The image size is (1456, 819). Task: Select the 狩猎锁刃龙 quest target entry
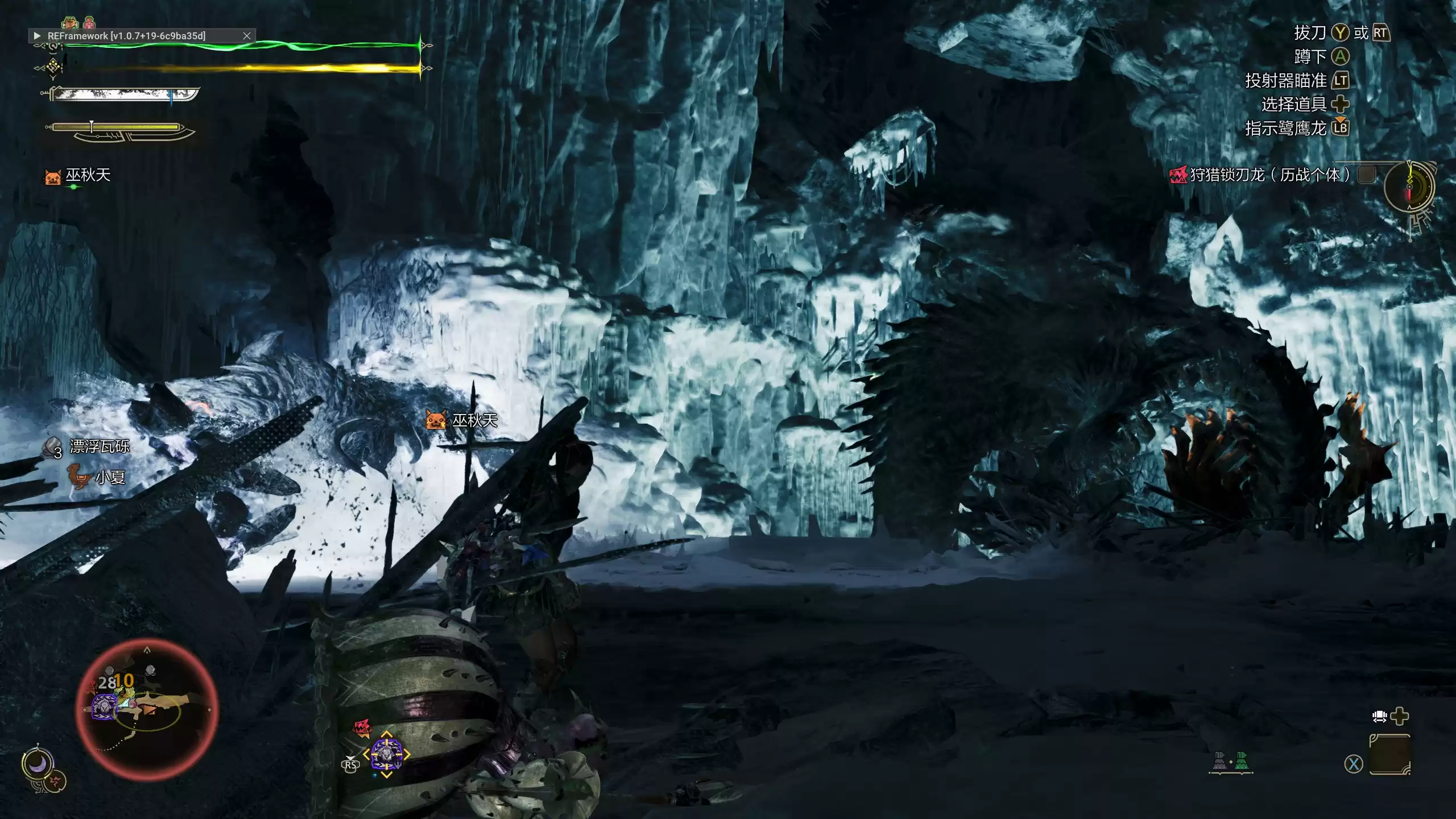click(x=1268, y=175)
